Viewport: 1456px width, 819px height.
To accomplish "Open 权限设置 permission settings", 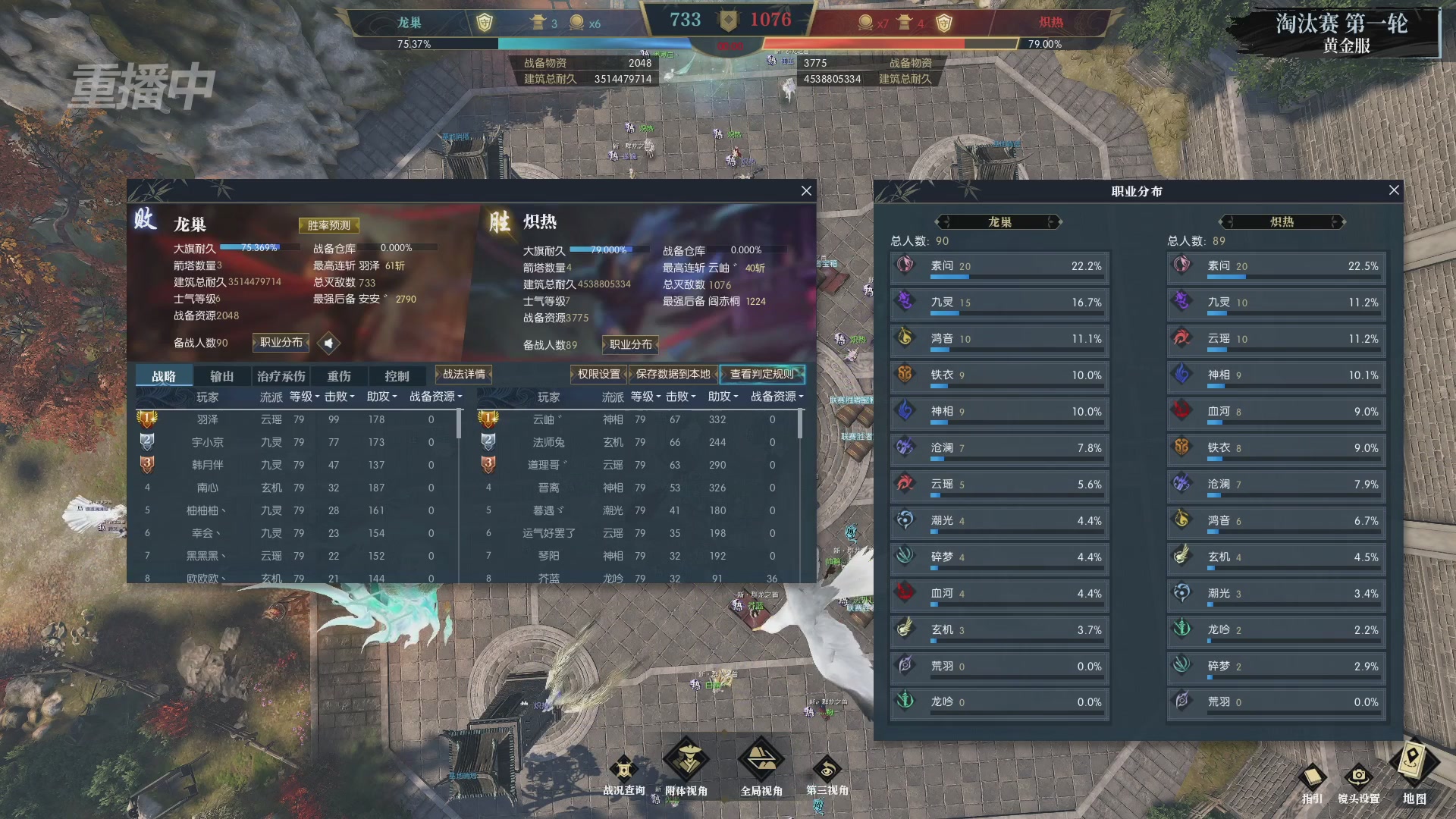I will [x=598, y=374].
